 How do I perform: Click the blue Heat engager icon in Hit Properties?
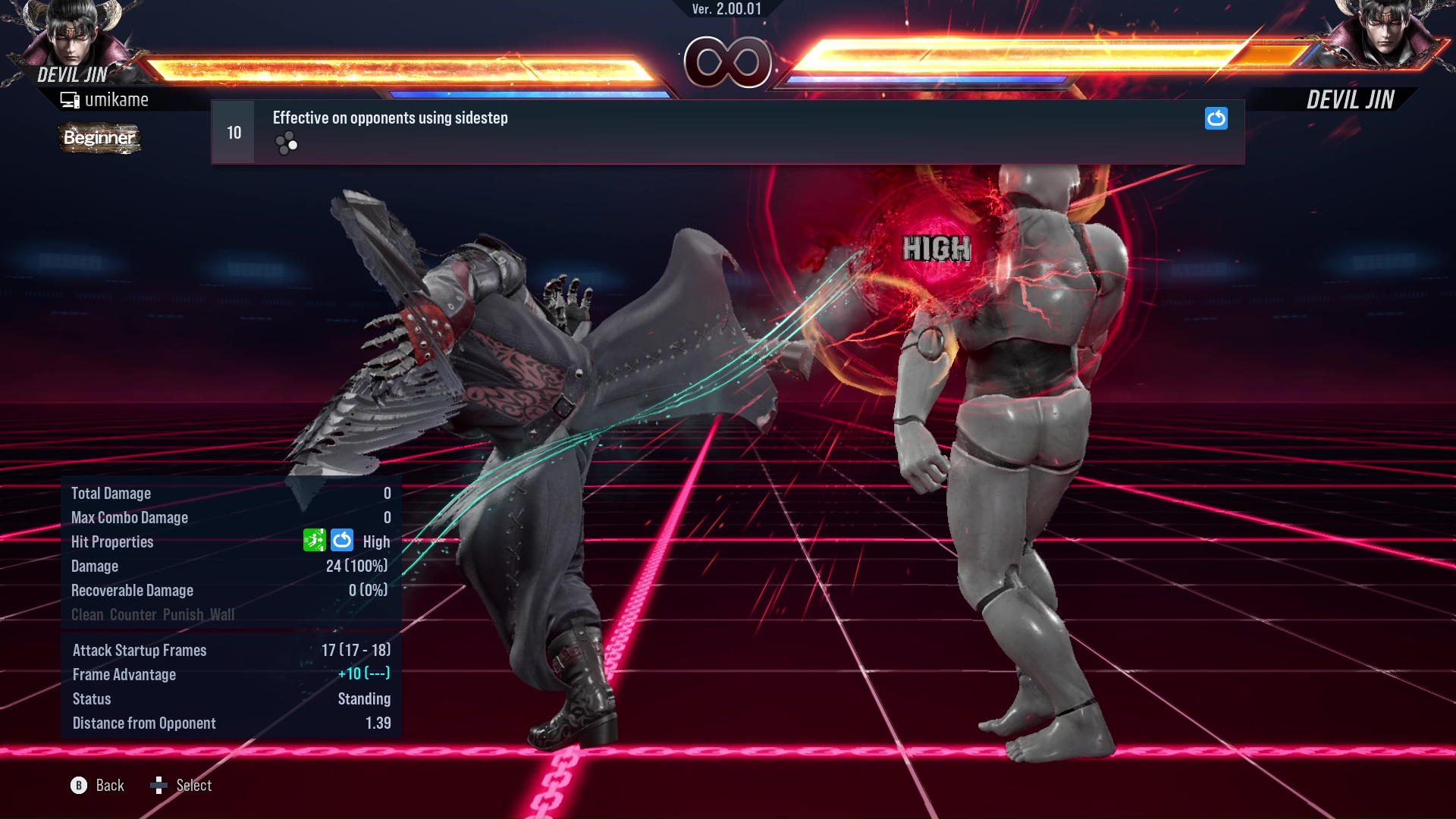click(x=342, y=541)
